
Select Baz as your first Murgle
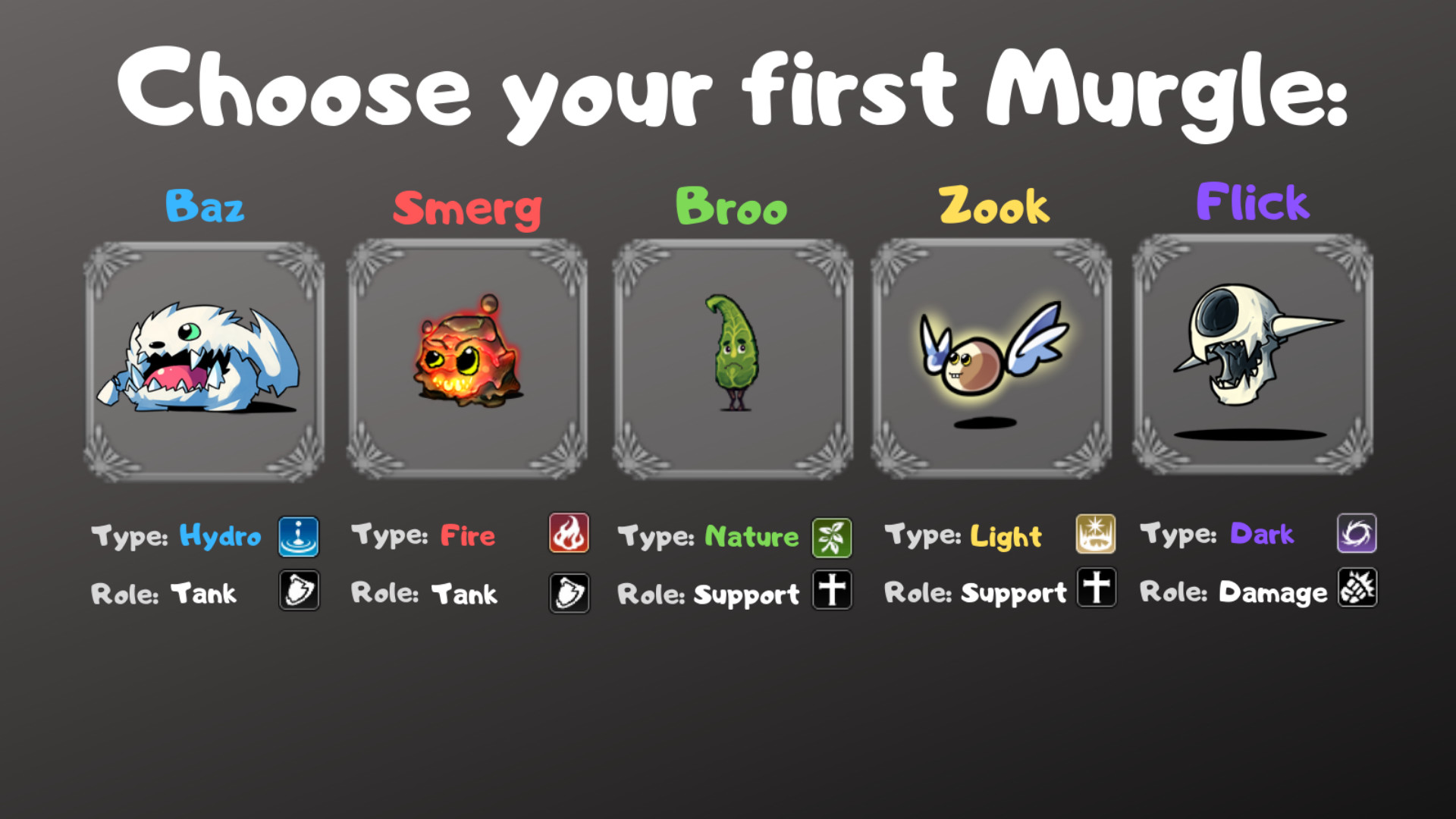tap(205, 358)
